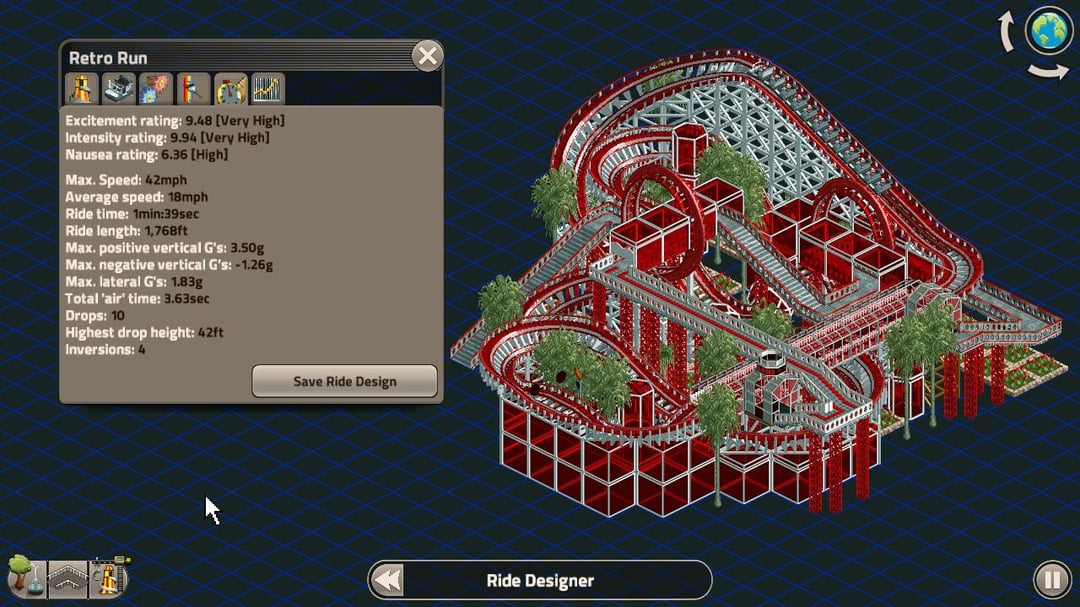Image resolution: width=1080 pixels, height=607 pixels.
Task: Open the ride construction crane tool
Action: [108, 577]
